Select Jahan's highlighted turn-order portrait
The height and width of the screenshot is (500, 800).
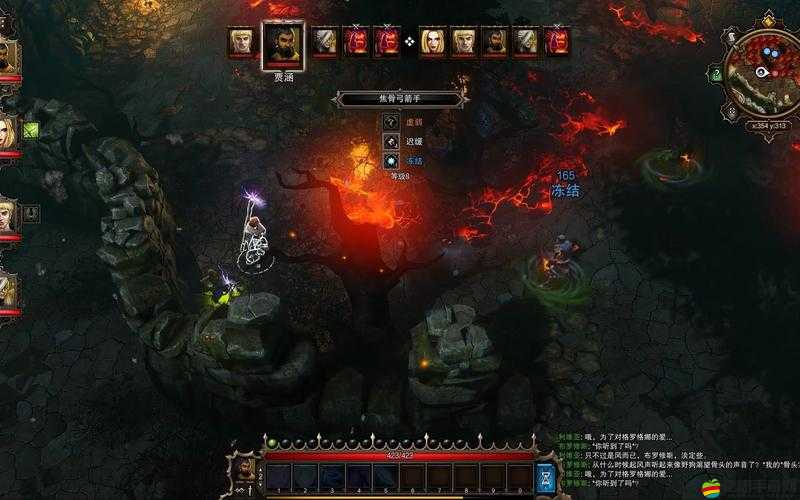tap(283, 43)
